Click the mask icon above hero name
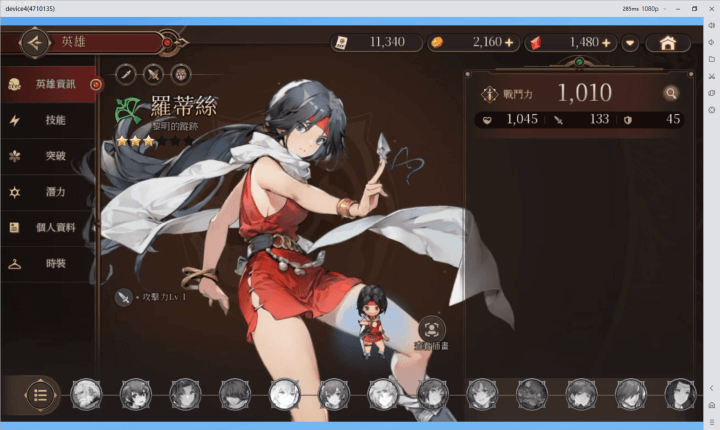Image resolution: width=720 pixels, height=430 pixels. pyautogui.click(x=180, y=73)
